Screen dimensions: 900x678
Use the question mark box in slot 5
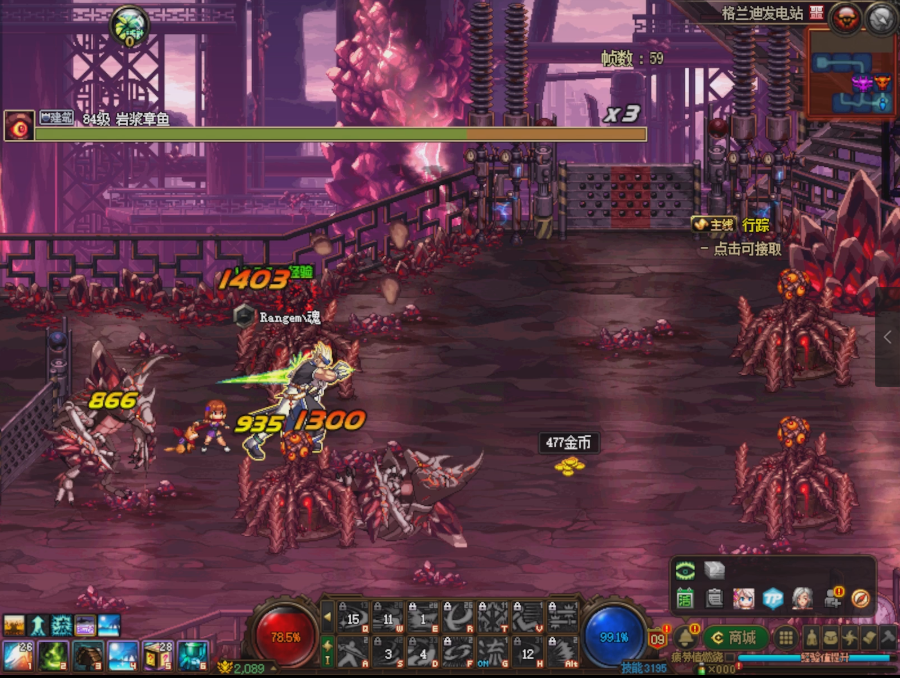click(x=157, y=655)
